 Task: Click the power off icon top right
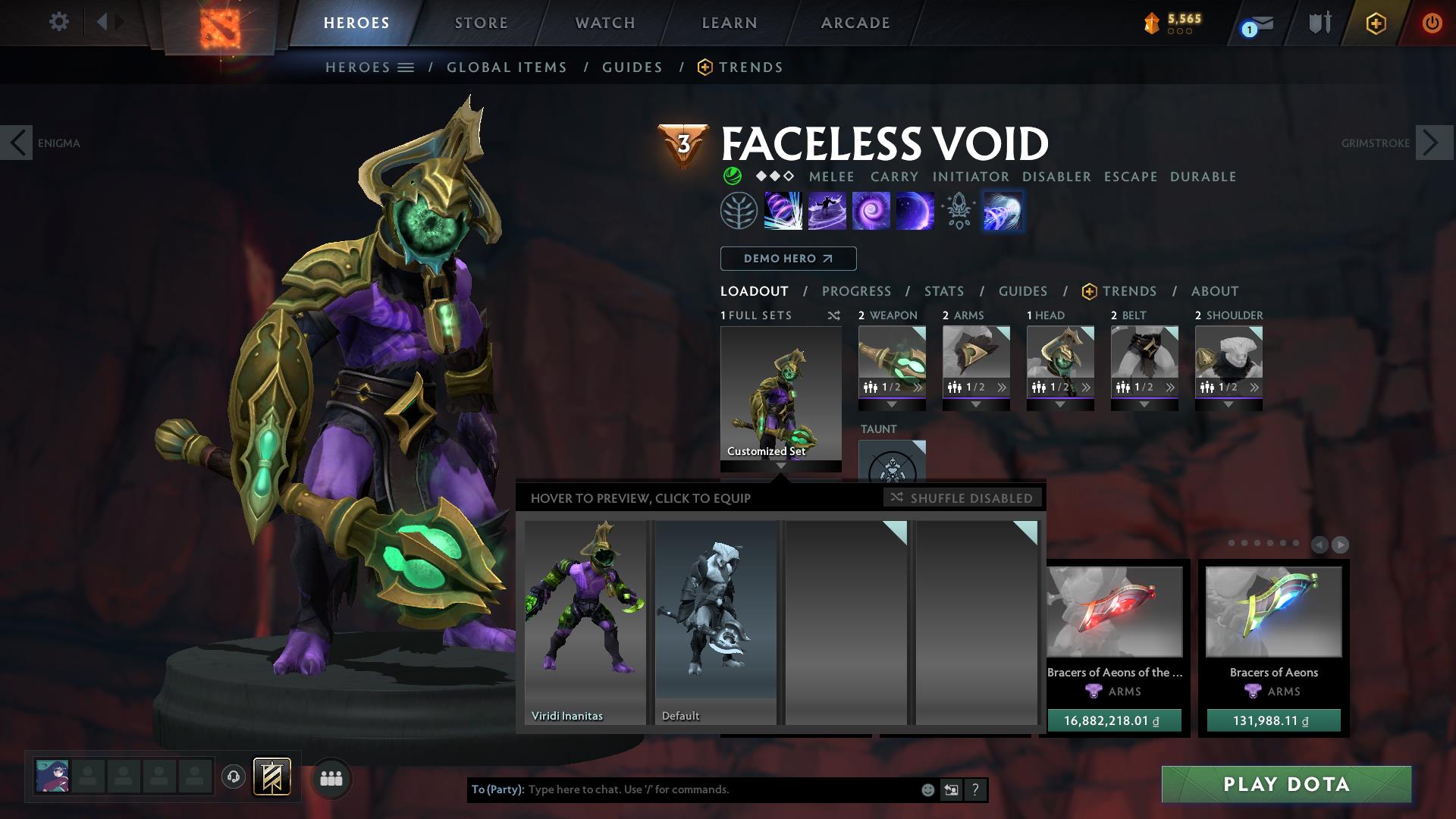(1432, 23)
